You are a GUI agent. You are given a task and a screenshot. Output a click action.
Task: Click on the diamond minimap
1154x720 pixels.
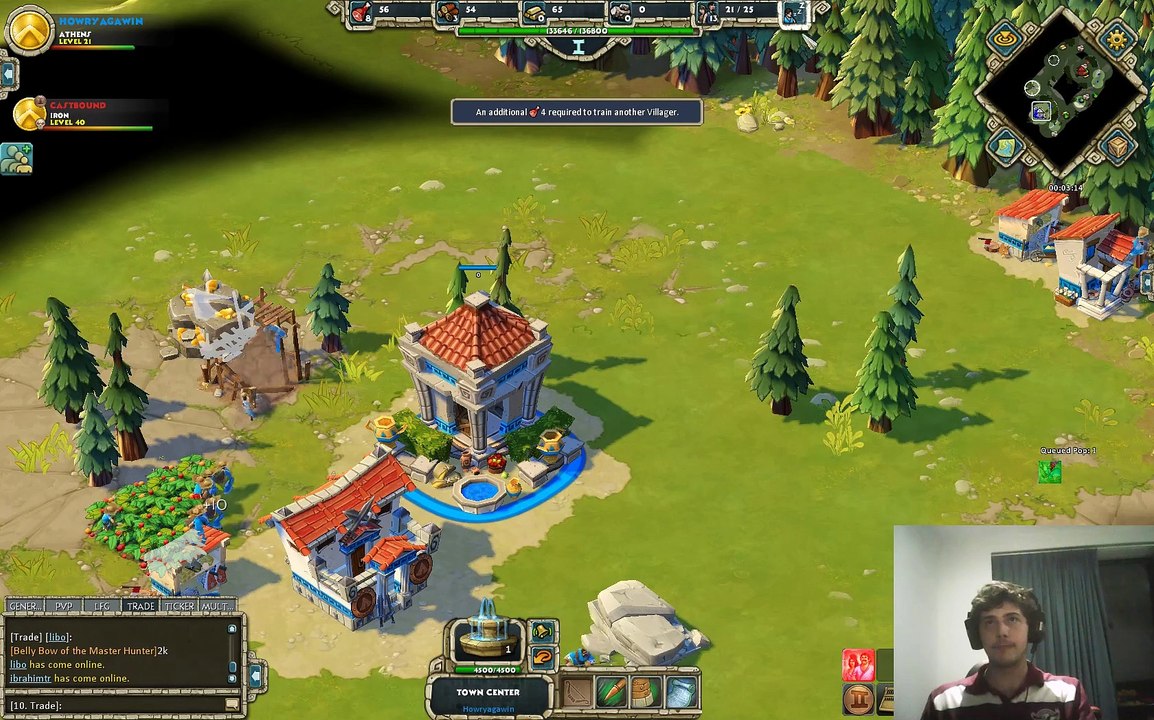[1060, 90]
